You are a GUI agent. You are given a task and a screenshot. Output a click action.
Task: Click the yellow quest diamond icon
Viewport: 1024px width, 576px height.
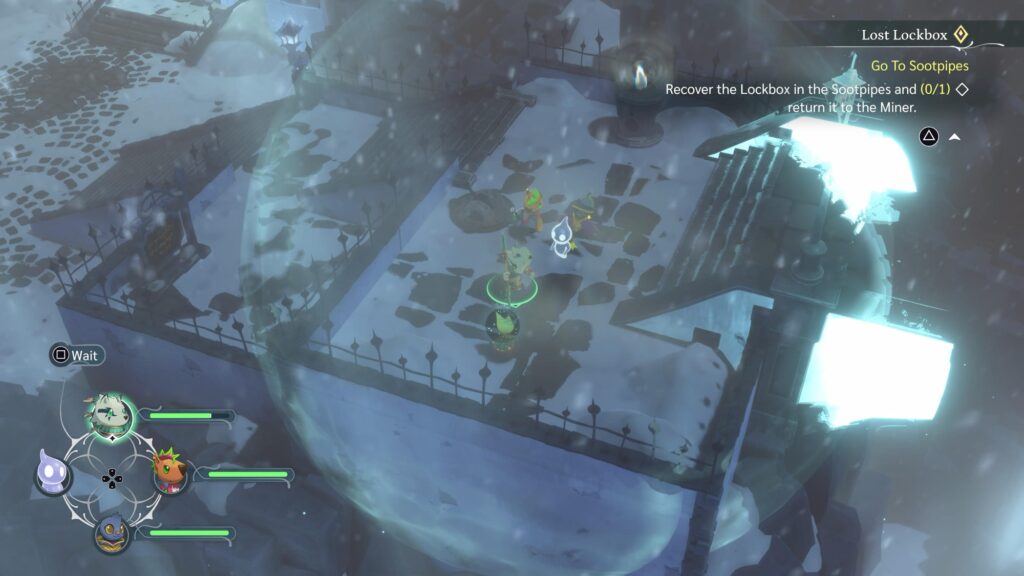point(960,35)
